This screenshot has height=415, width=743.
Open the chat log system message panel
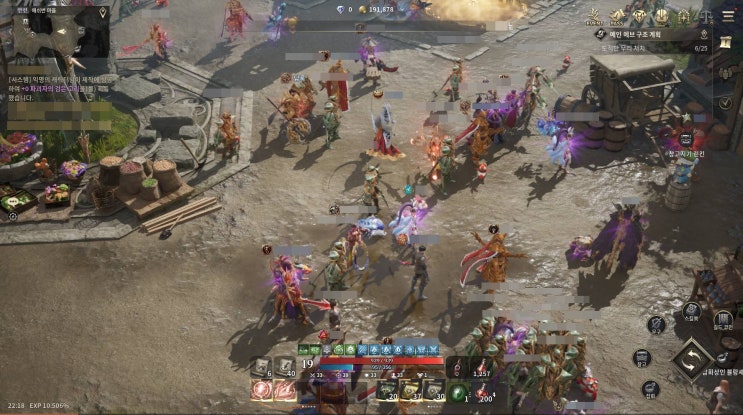click(60, 88)
